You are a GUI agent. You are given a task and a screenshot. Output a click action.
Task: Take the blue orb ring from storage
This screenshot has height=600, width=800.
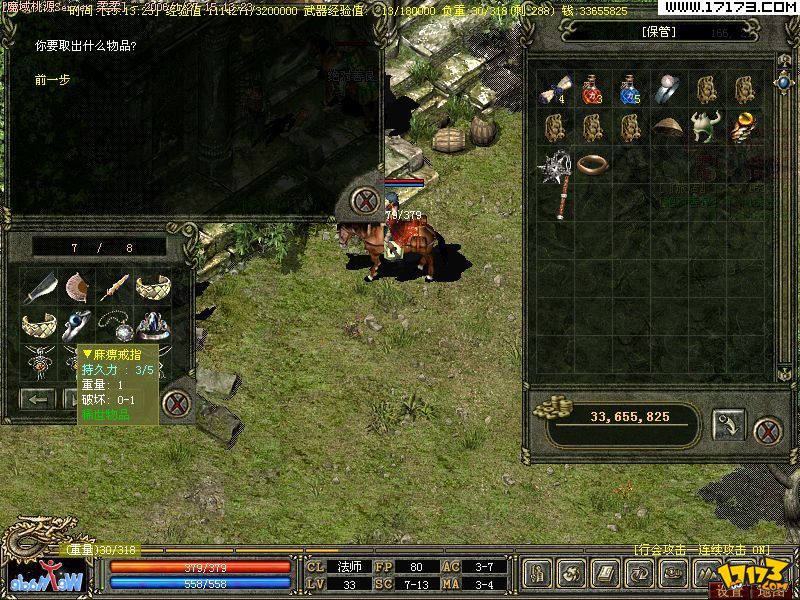tap(77, 325)
